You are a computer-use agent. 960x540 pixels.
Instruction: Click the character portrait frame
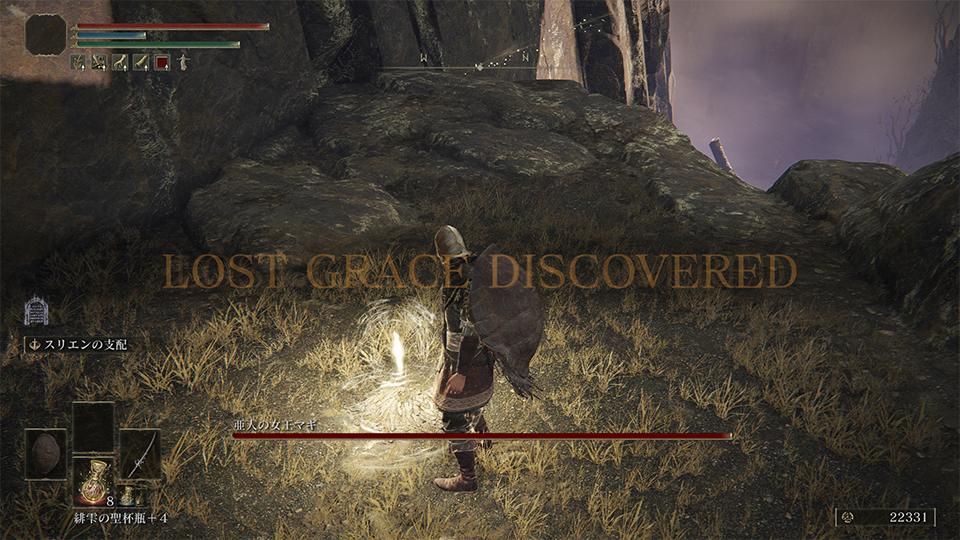[x=46, y=36]
